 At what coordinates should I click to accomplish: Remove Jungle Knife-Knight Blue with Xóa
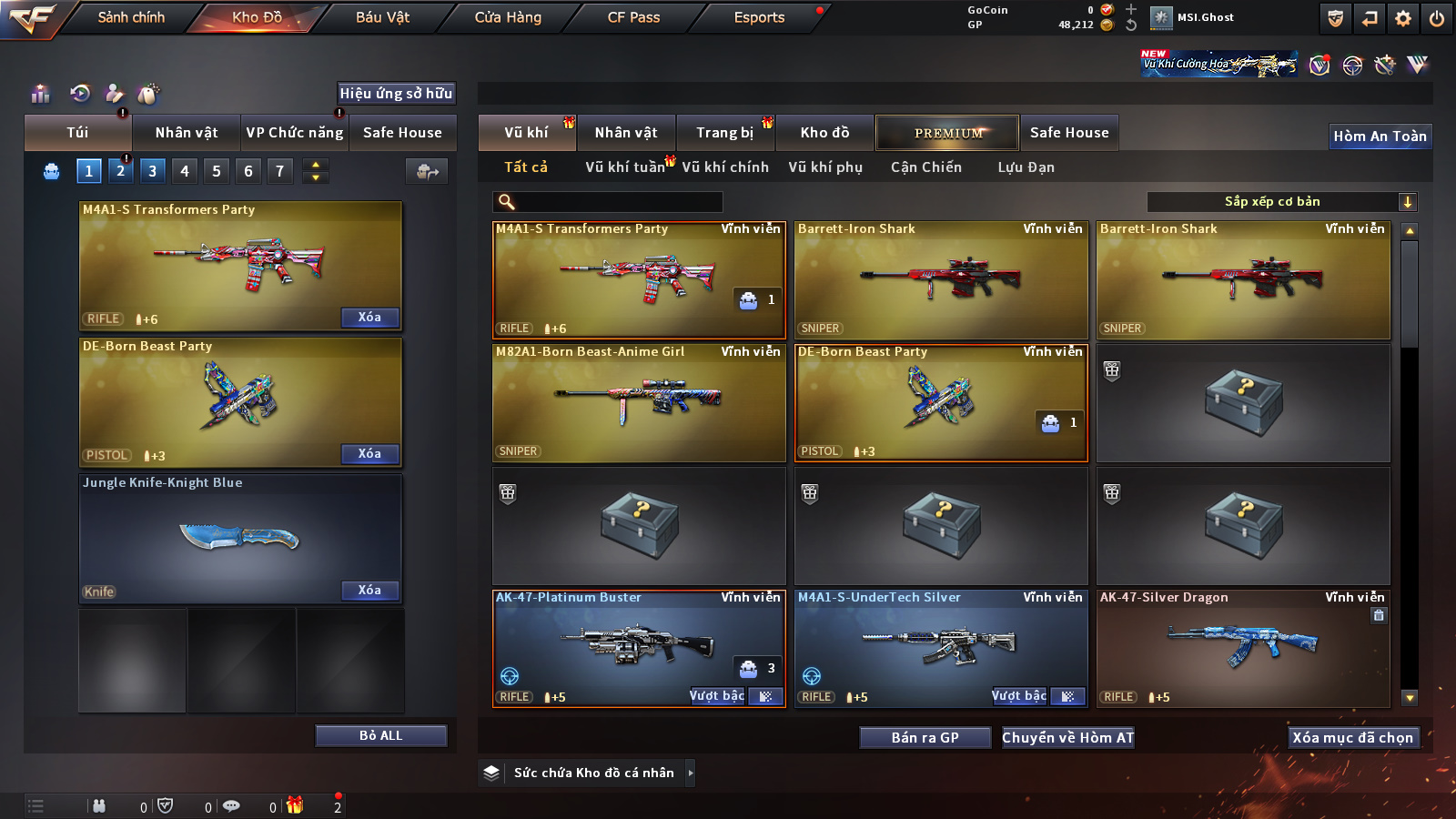pyautogui.click(x=369, y=591)
